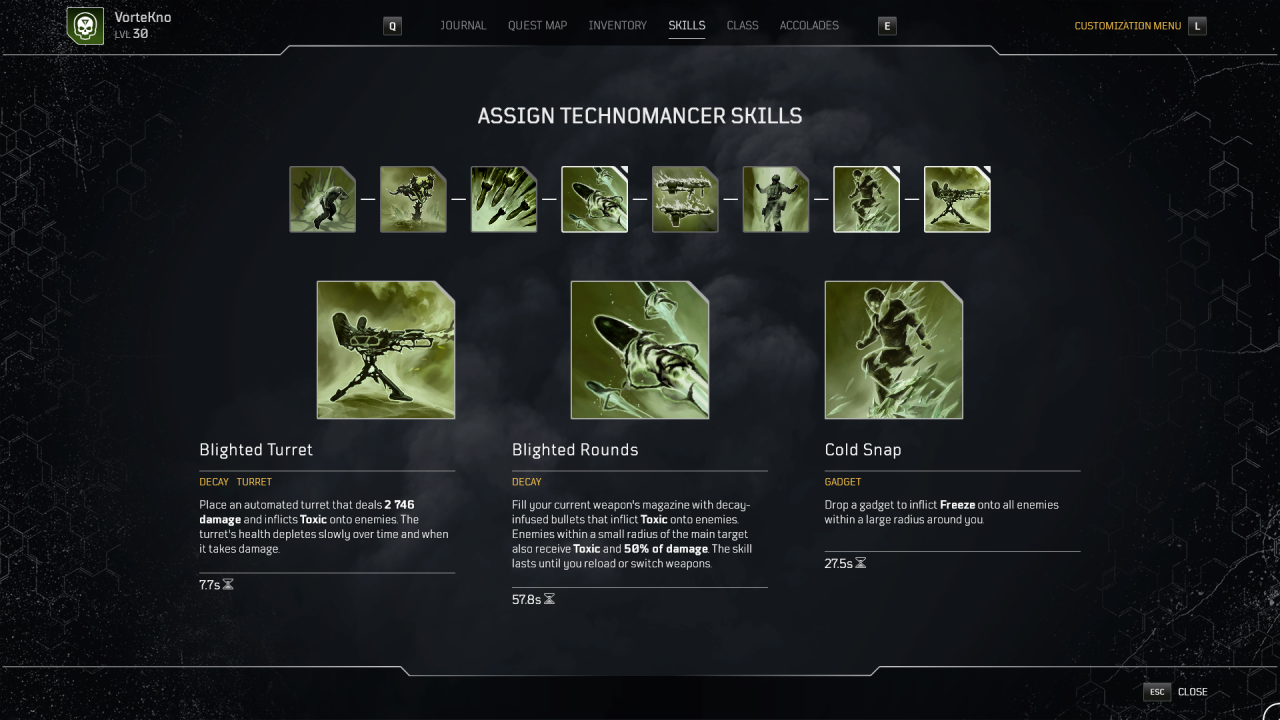
Task: Pick the Pain Launcher missiles skill icon
Action: coord(504,200)
